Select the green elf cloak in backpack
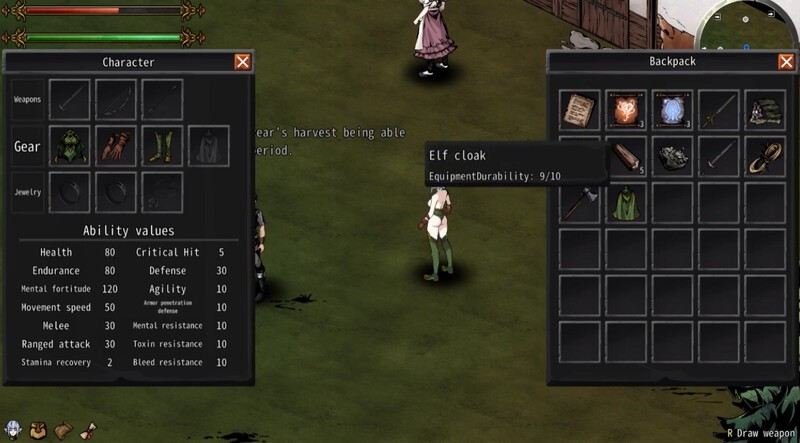The image size is (800, 443). click(626, 202)
